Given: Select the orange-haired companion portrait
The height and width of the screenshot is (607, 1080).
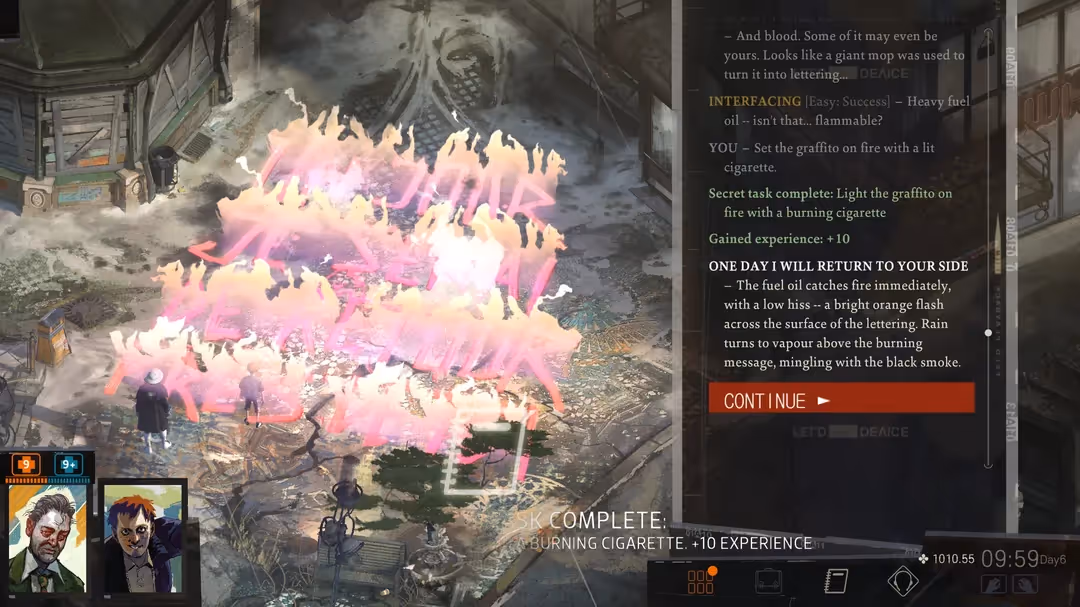Looking at the screenshot, I should 142,538.
